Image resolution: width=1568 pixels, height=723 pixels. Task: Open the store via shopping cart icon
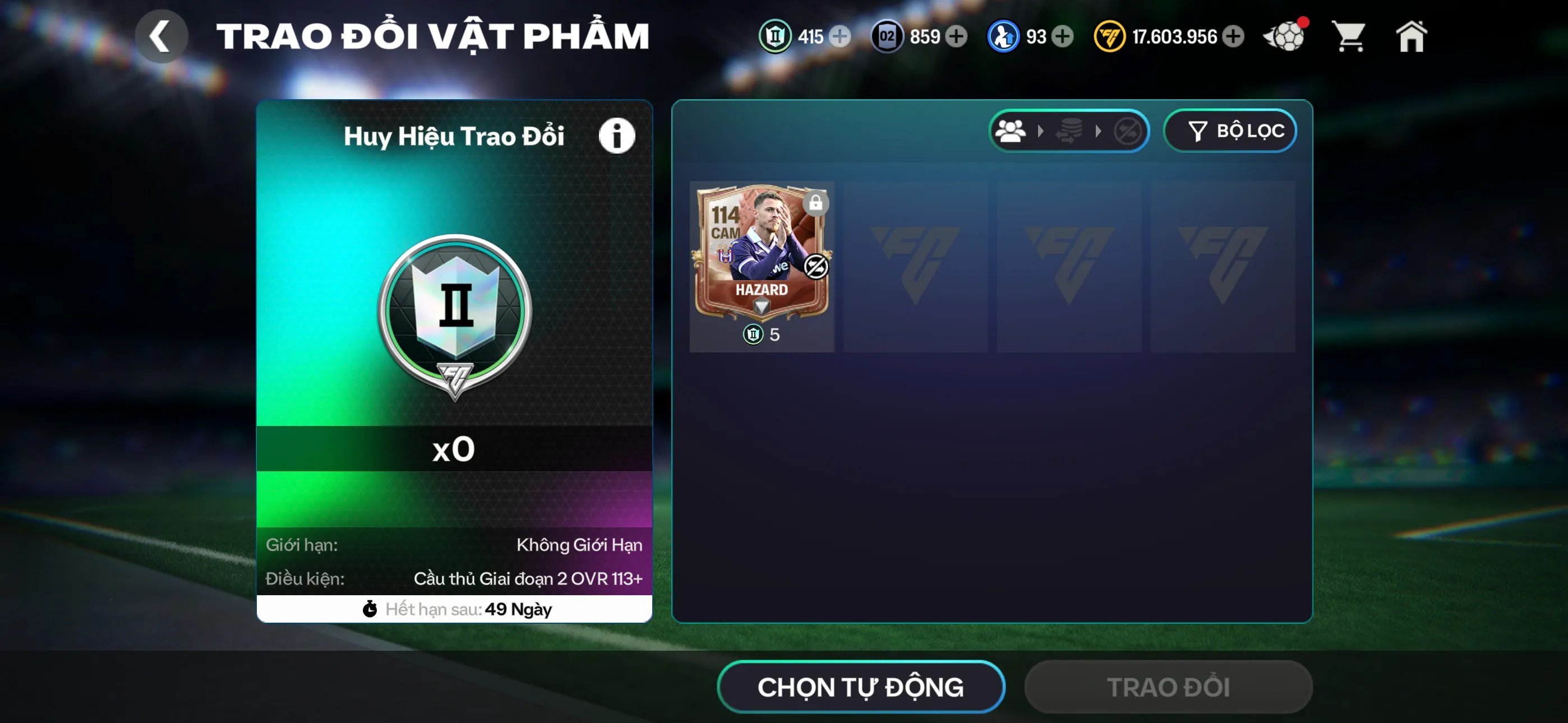click(1349, 36)
